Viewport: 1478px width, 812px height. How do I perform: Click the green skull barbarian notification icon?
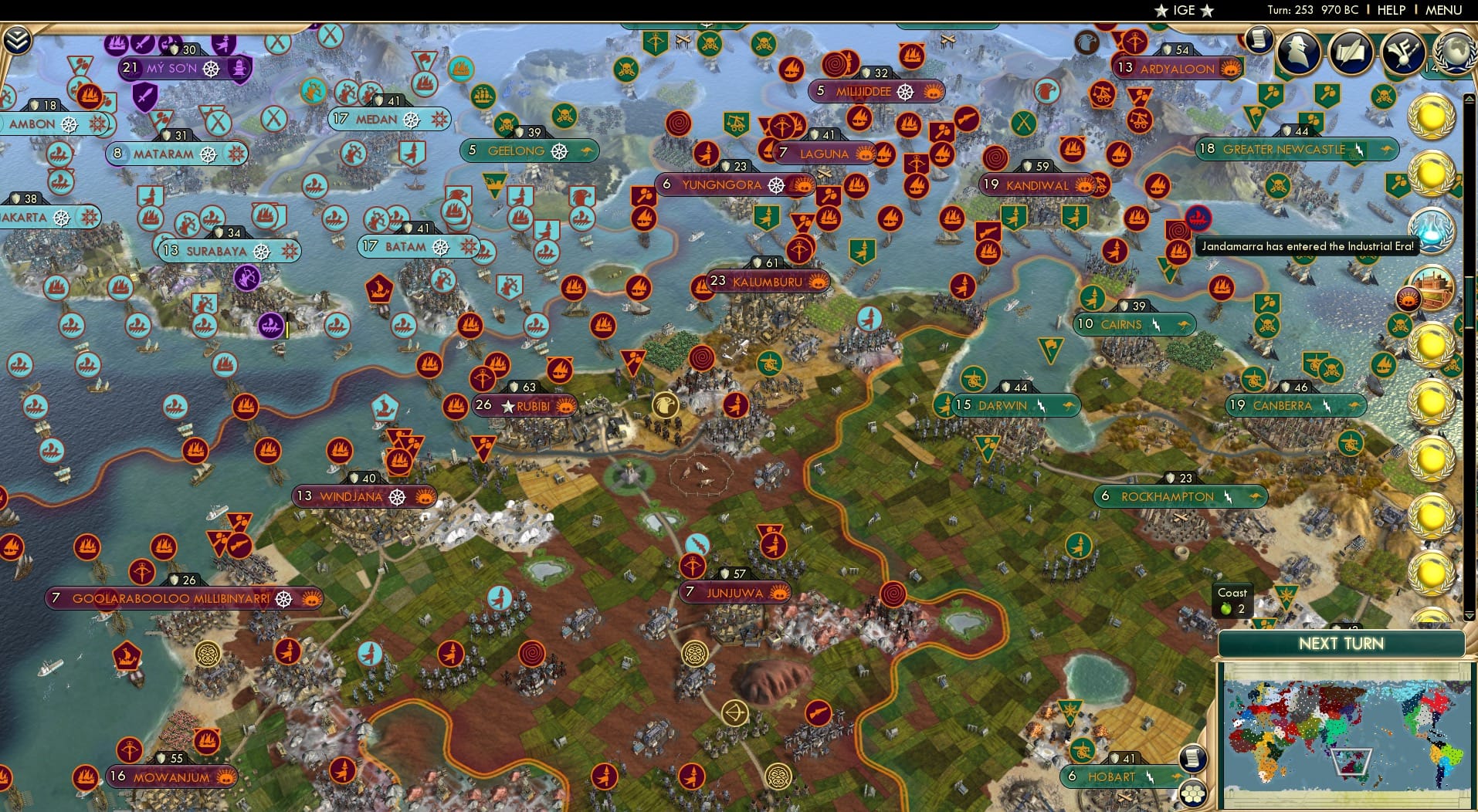1383,96
